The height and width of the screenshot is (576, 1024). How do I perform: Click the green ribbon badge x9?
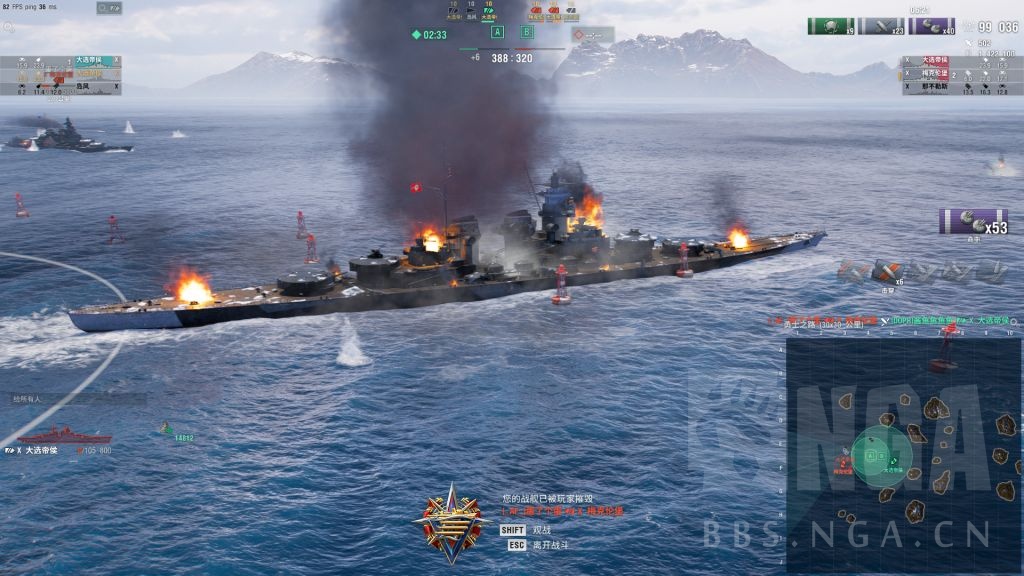(831, 27)
